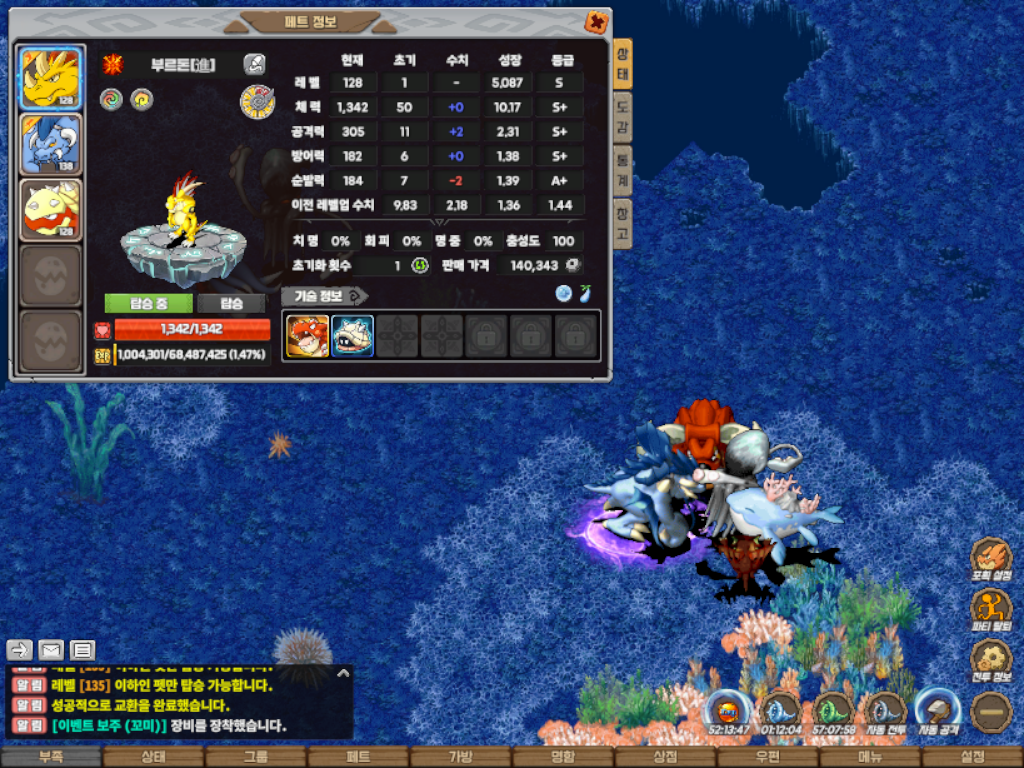1024x768 pixels.
Task: Select the cream and red pet portrait
Action: pos(50,210)
